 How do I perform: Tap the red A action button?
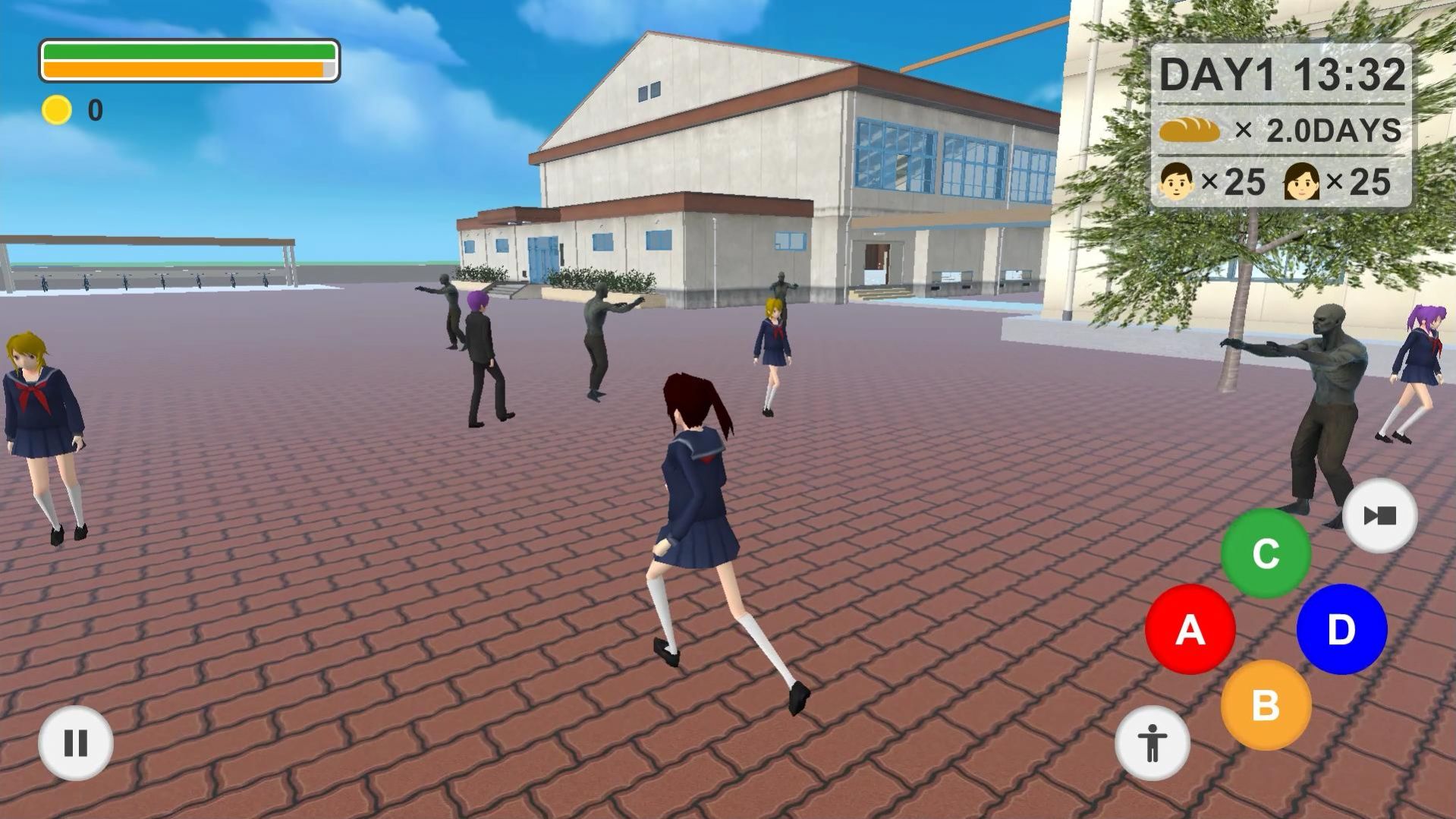tap(1190, 629)
